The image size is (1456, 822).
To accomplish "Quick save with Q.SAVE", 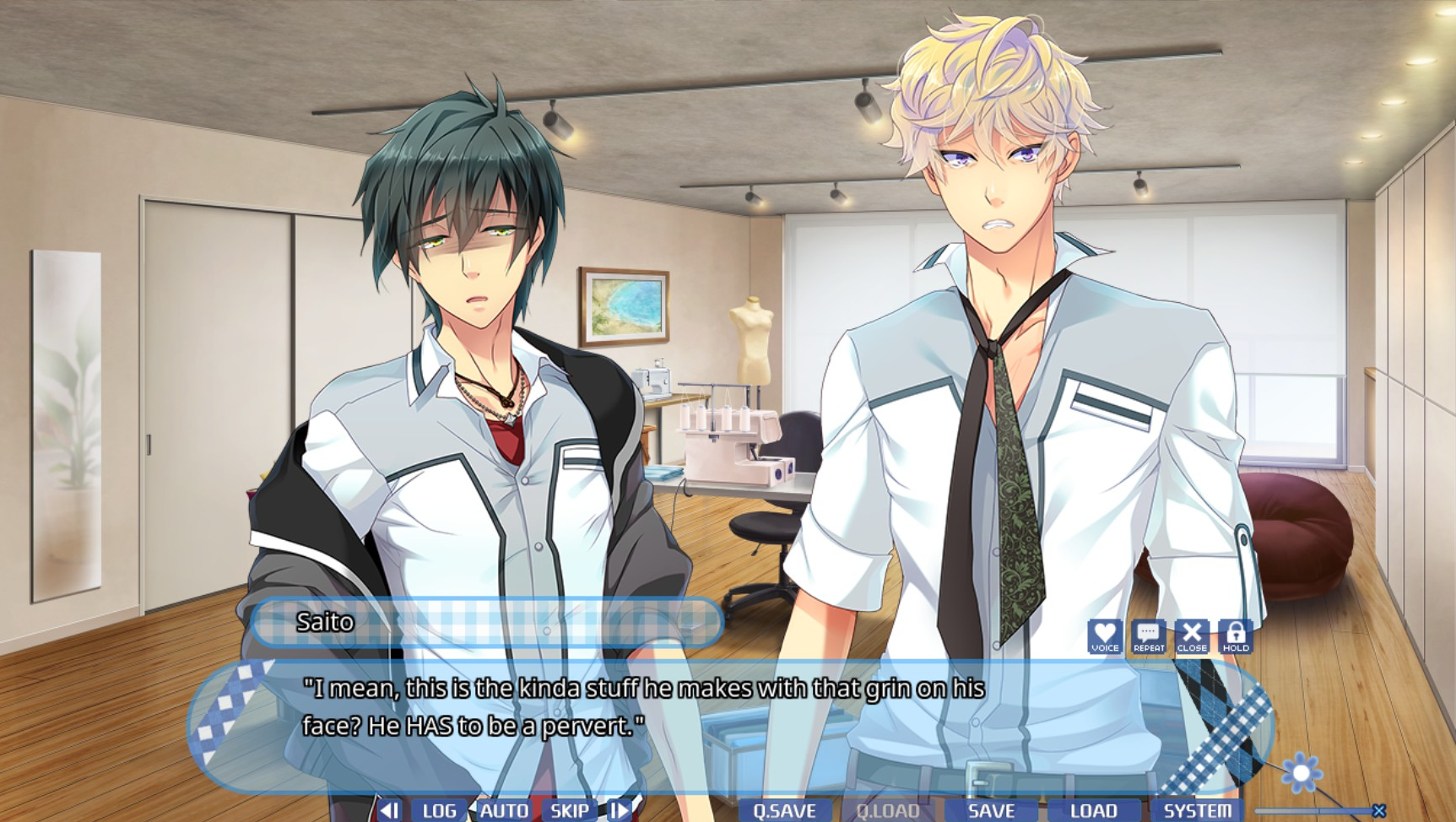I will click(784, 810).
